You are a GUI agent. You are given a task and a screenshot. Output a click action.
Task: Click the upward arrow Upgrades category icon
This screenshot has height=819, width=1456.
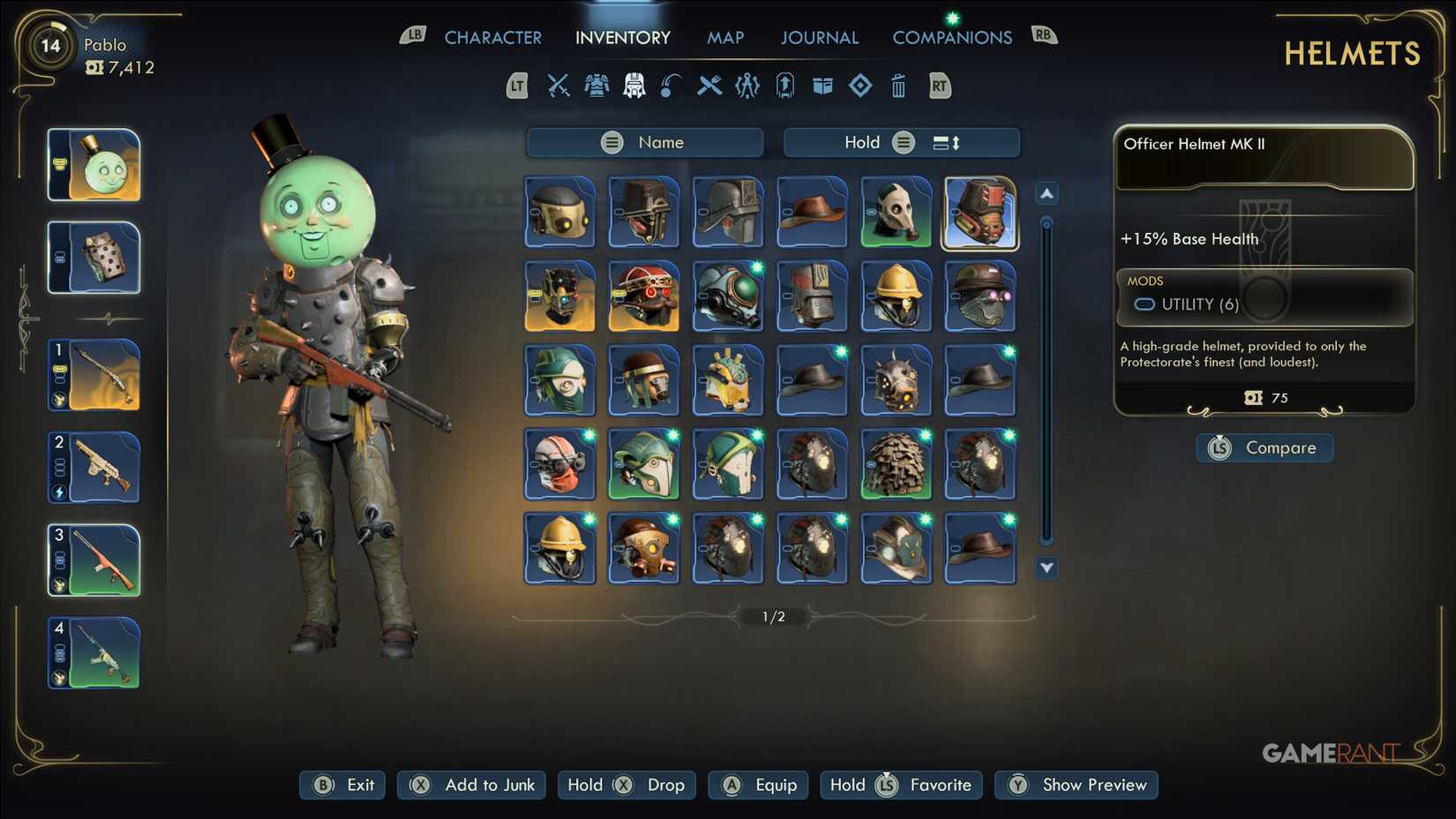[784, 86]
